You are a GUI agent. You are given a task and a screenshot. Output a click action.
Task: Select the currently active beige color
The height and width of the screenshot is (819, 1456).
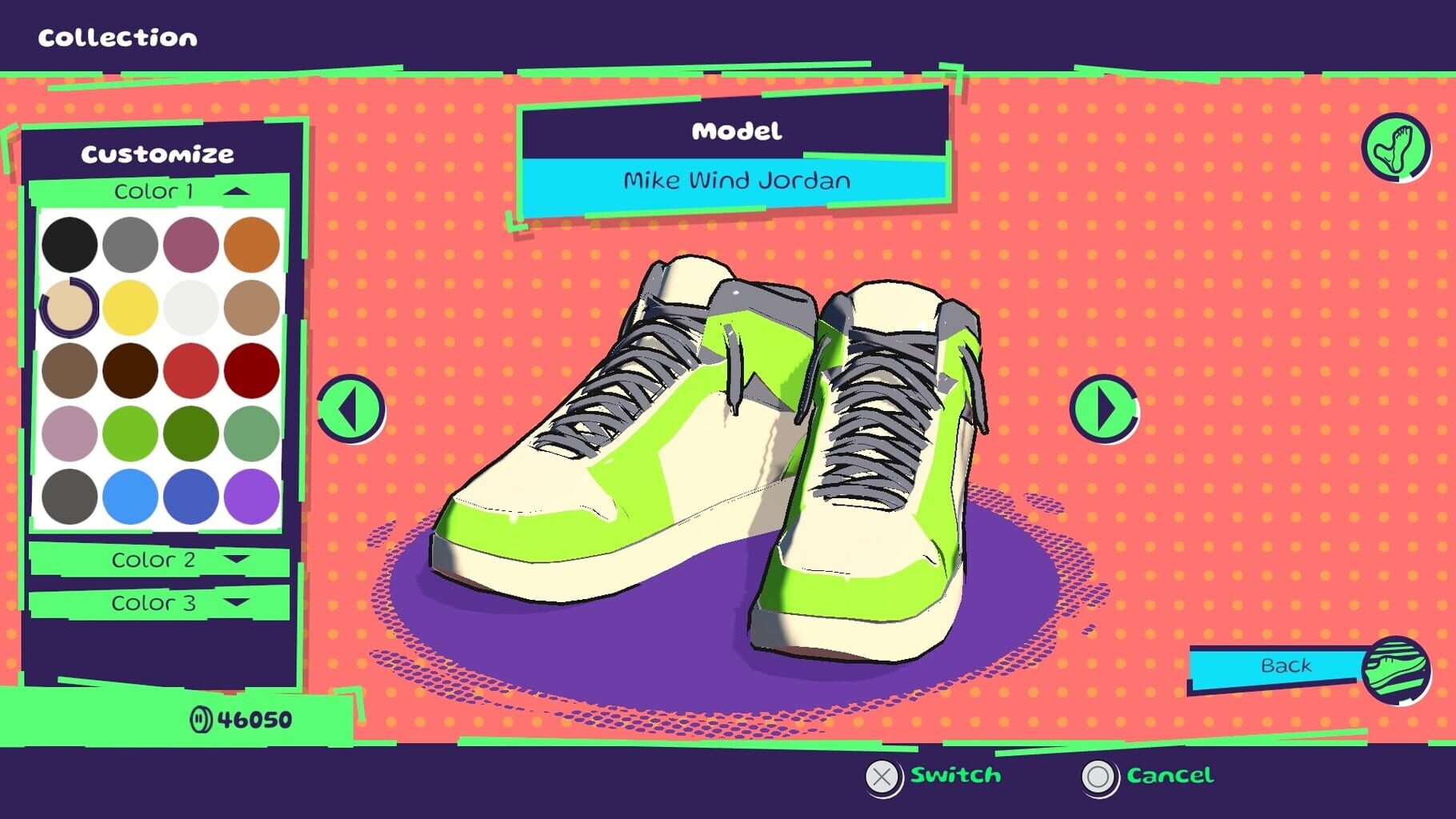pos(70,306)
